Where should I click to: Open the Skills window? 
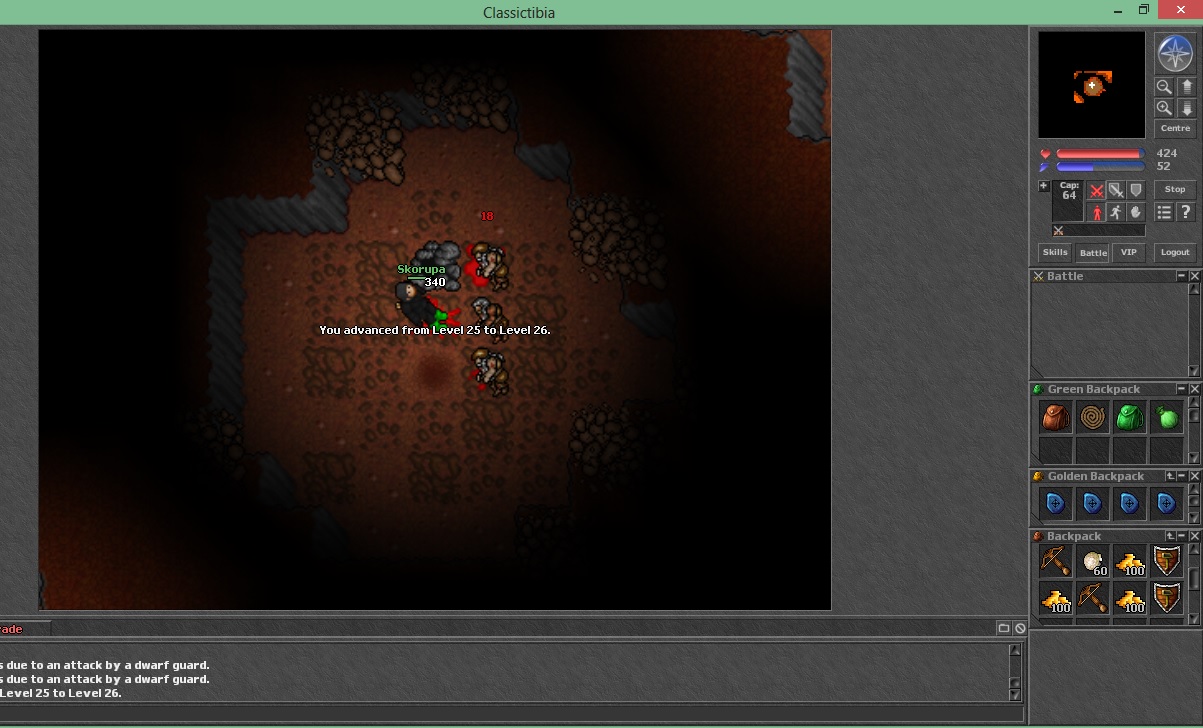(1054, 253)
